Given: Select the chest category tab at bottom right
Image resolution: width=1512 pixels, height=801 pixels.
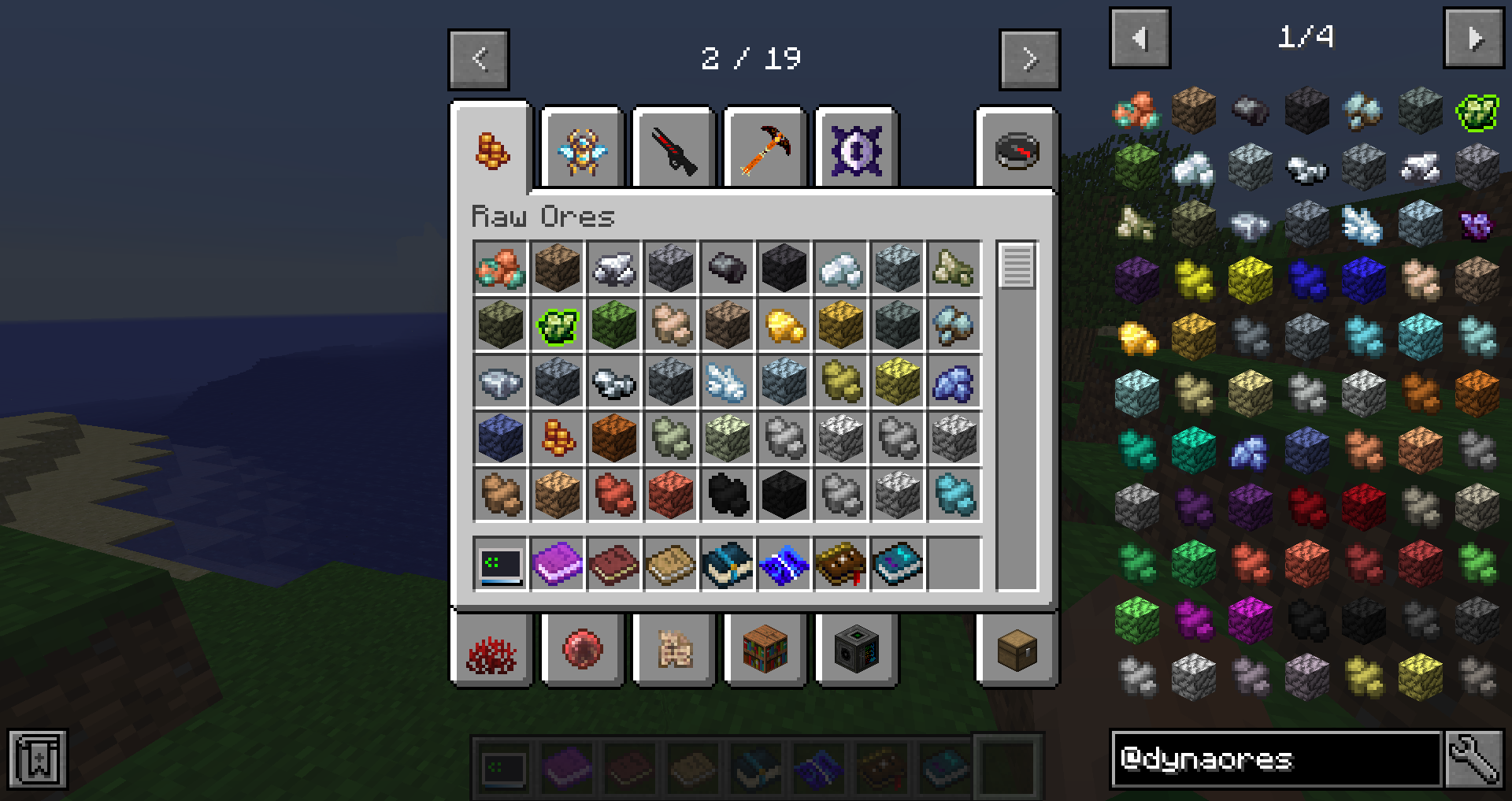Looking at the screenshot, I should click(x=1018, y=651).
